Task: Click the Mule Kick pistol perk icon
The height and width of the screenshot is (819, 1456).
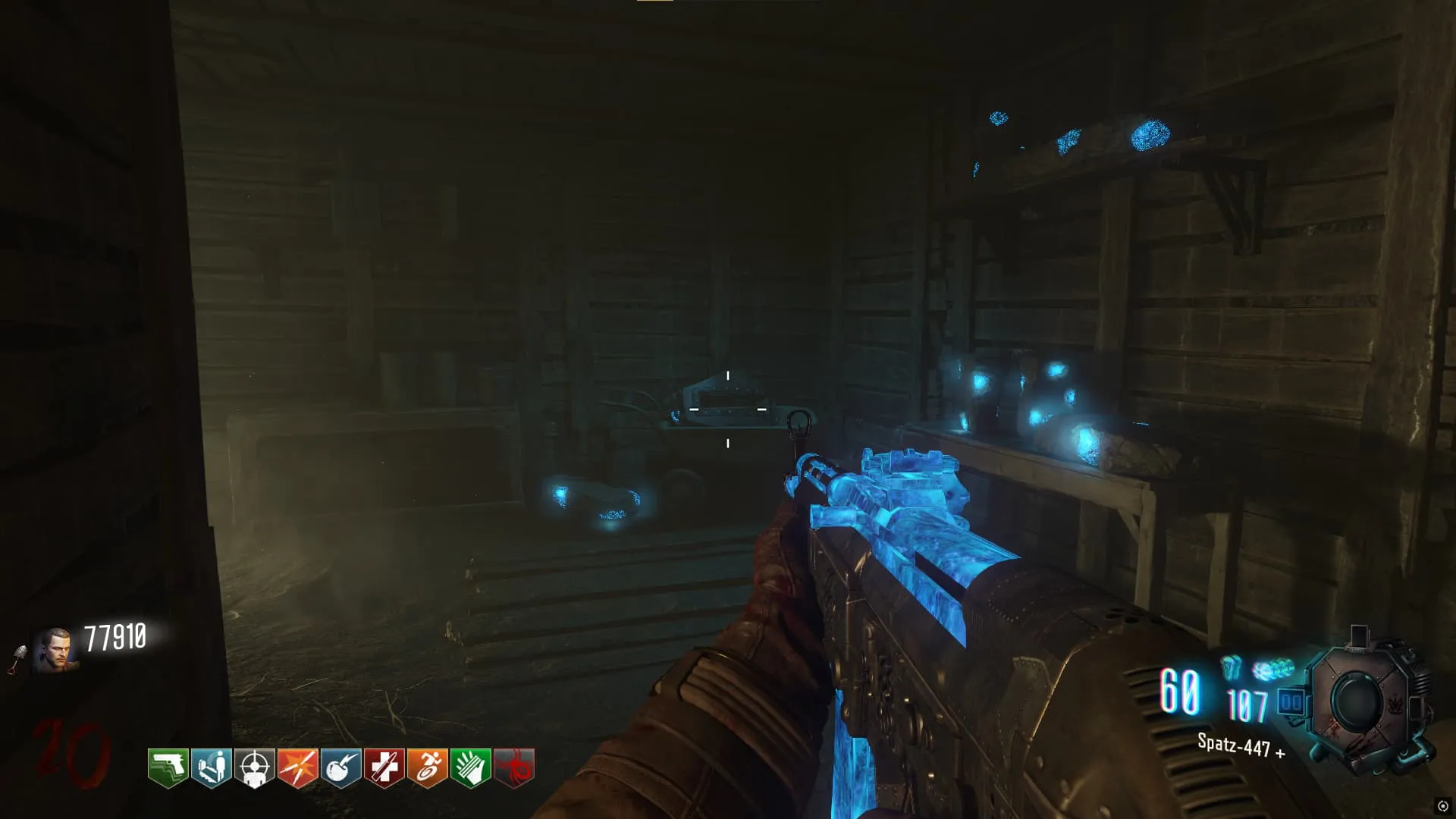Action: click(x=168, y=767)
